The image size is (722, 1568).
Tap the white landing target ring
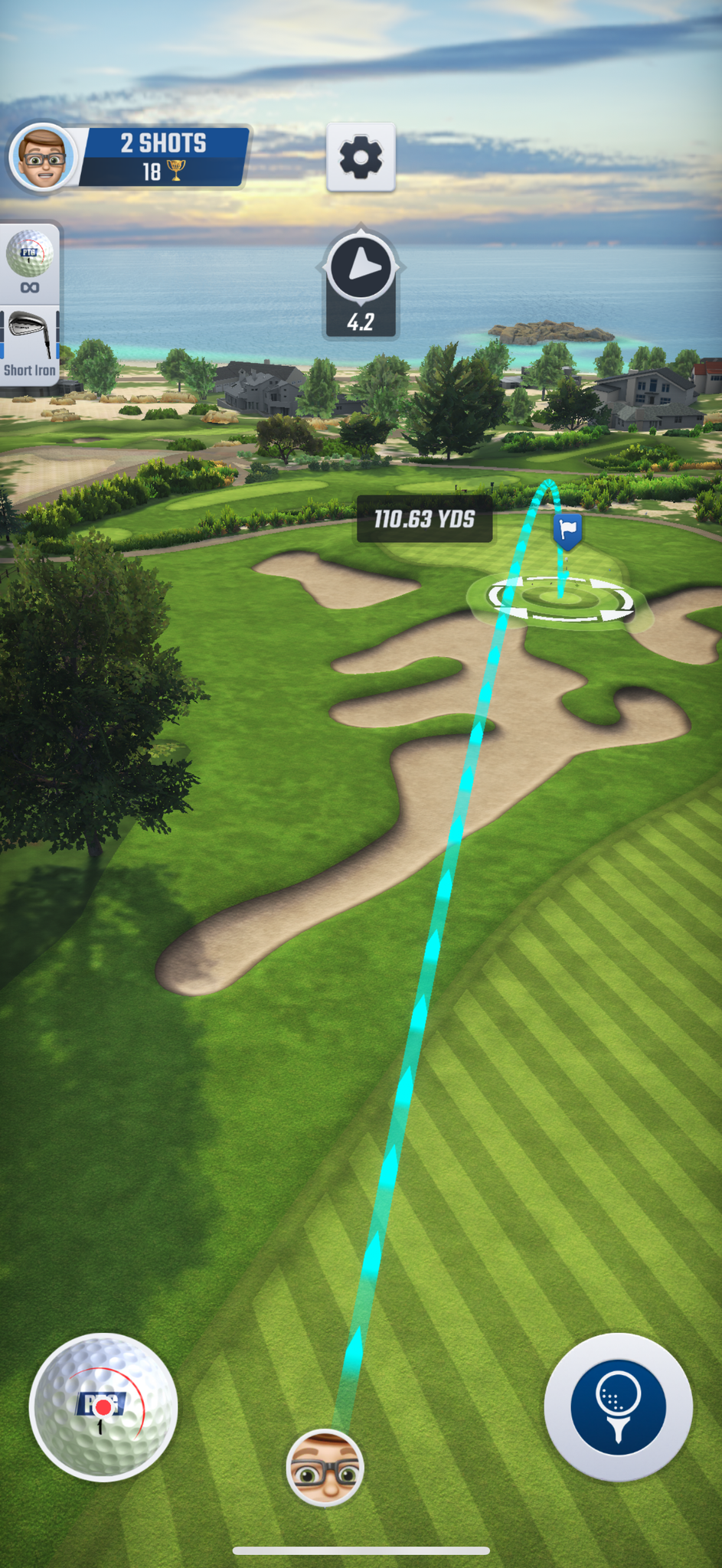[x=561, y=599]
